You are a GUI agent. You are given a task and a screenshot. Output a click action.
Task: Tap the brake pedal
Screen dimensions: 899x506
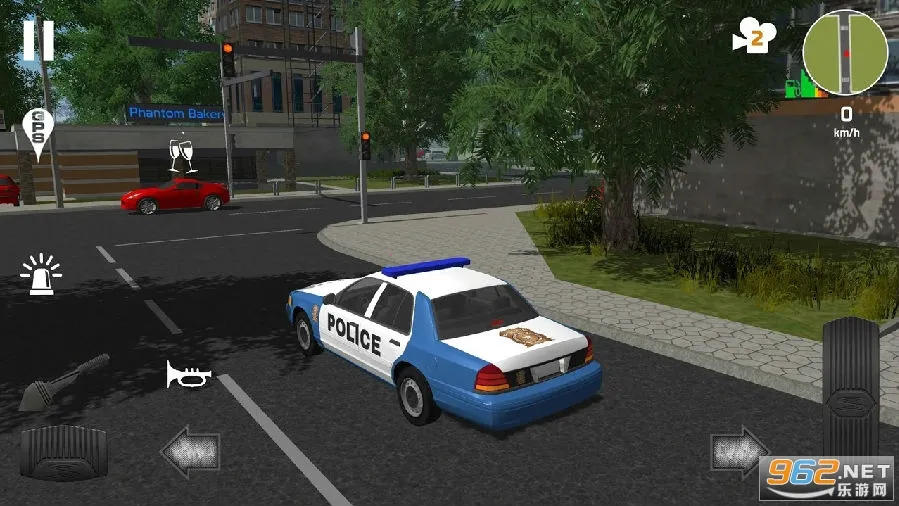click(x=63, y=452)
